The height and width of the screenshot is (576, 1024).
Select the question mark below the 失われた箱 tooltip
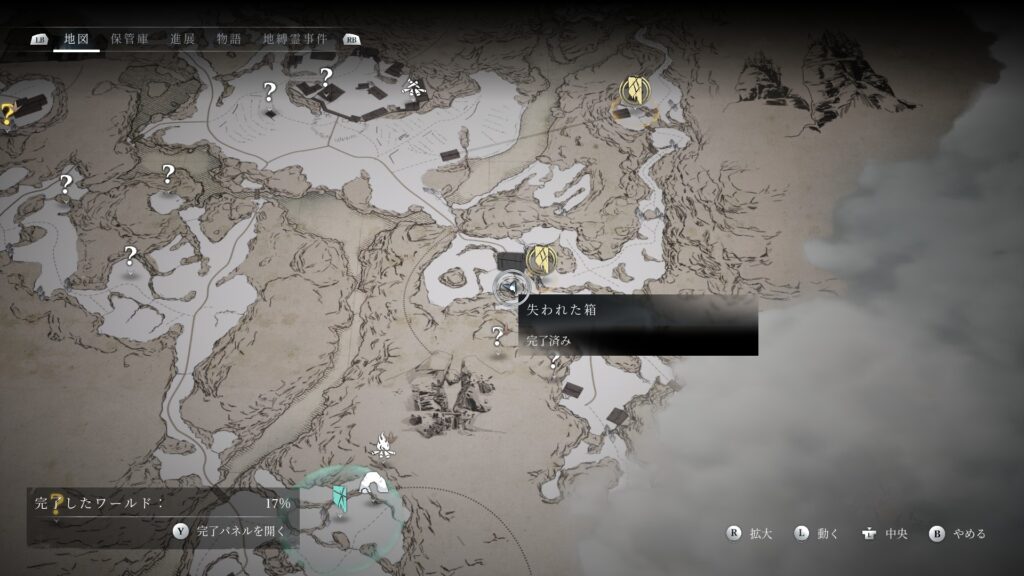click(497, 336)
